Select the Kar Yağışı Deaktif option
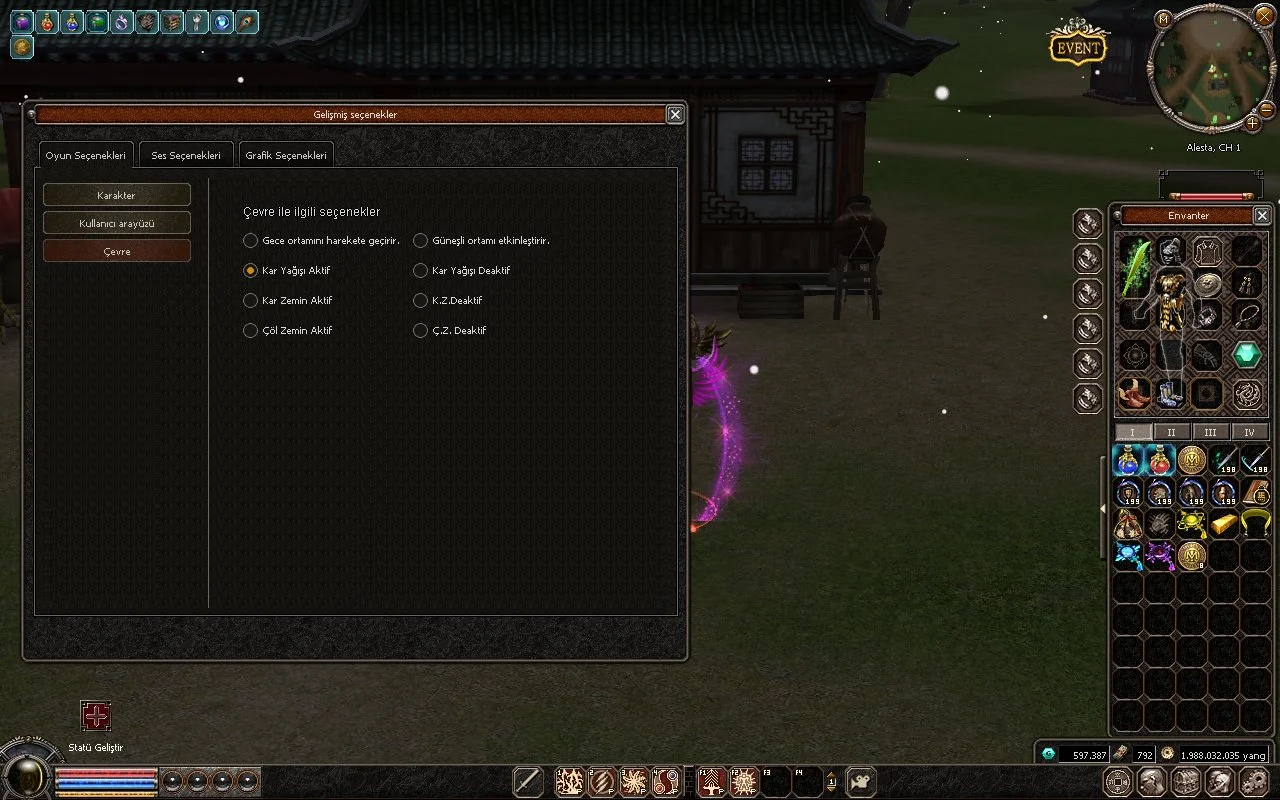 (x=421, y=271)
